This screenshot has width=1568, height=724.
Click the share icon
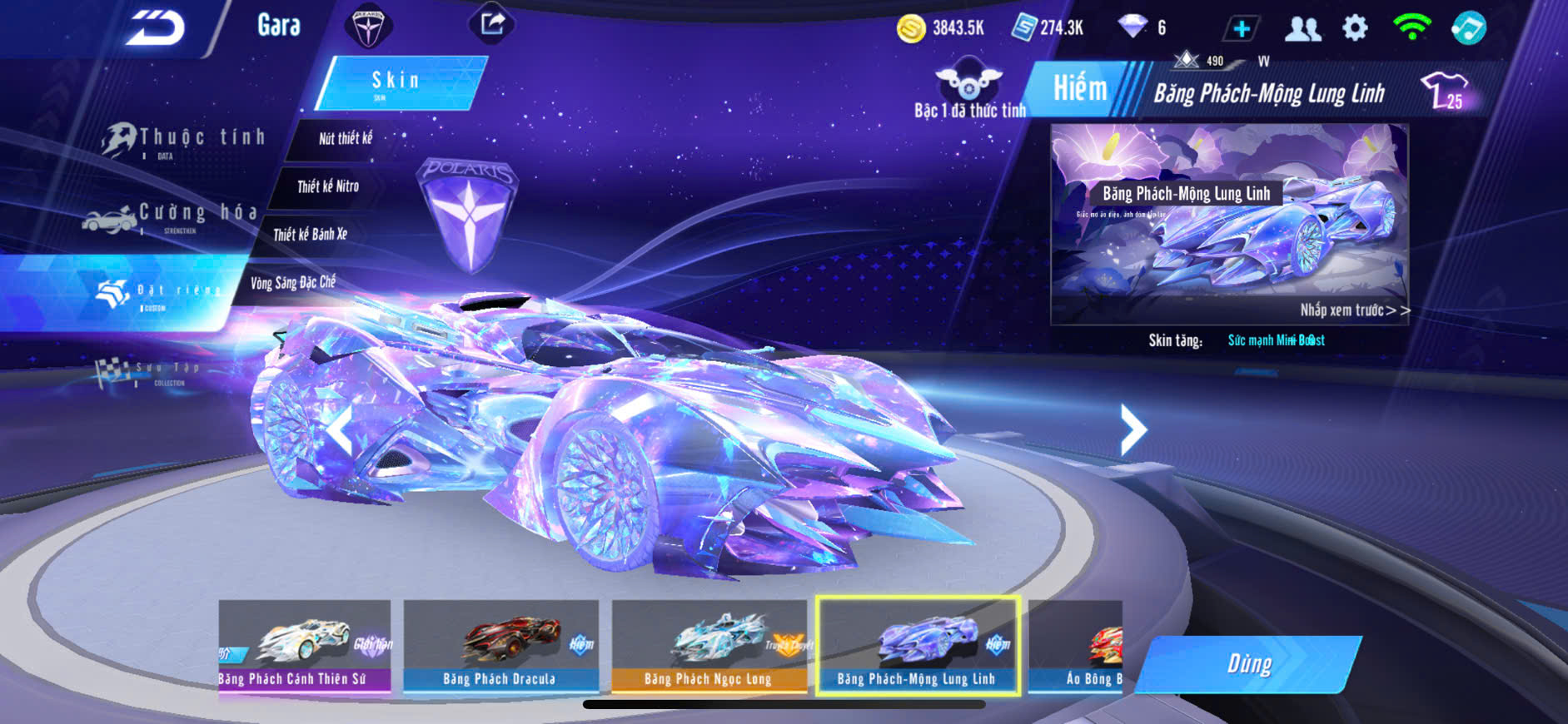(x=492, y=24)
